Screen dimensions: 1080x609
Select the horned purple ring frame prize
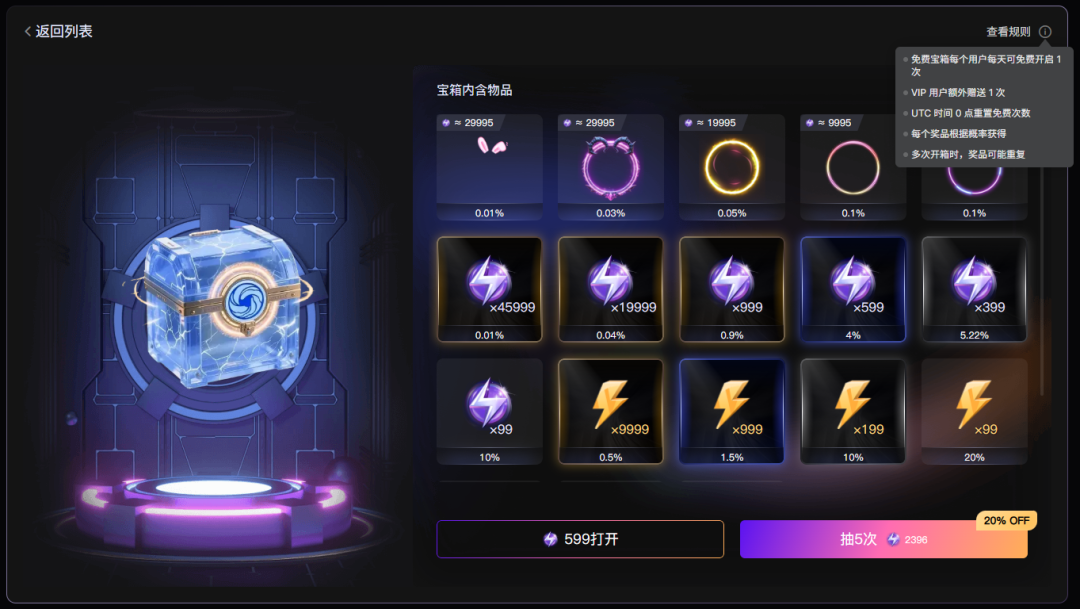point(611,166)
